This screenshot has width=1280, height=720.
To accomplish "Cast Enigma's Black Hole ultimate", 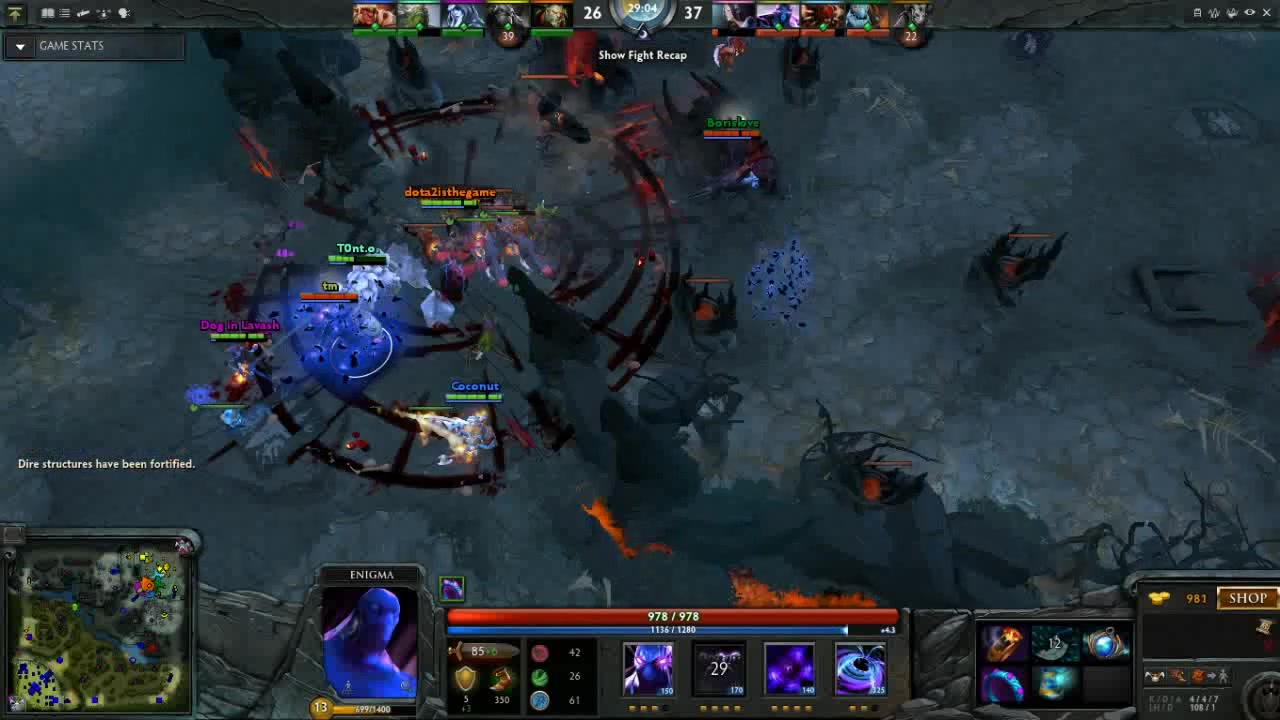I will click(x=859, y=668).
